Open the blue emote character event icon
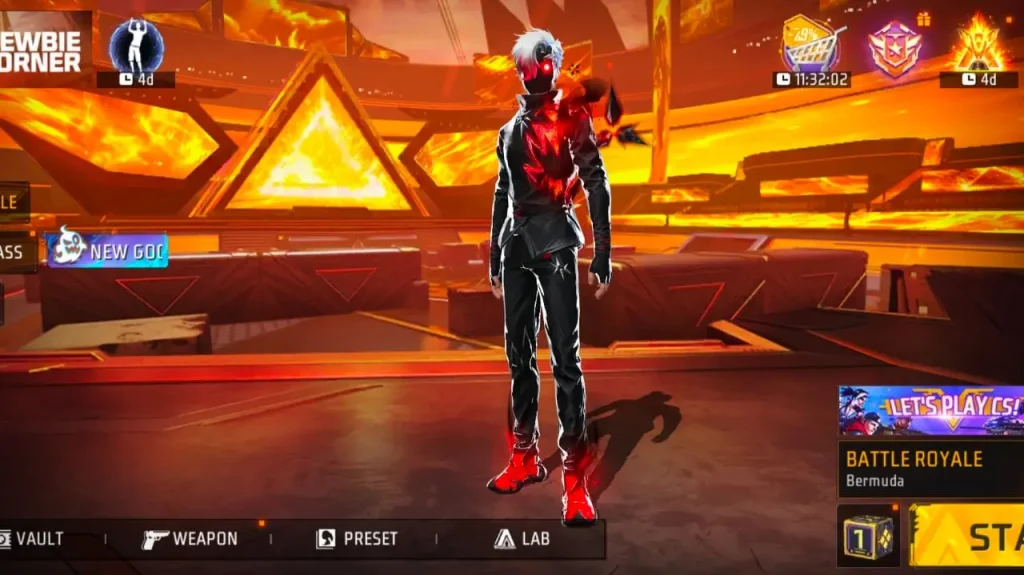1024x575 pixels. click(136, 46)
